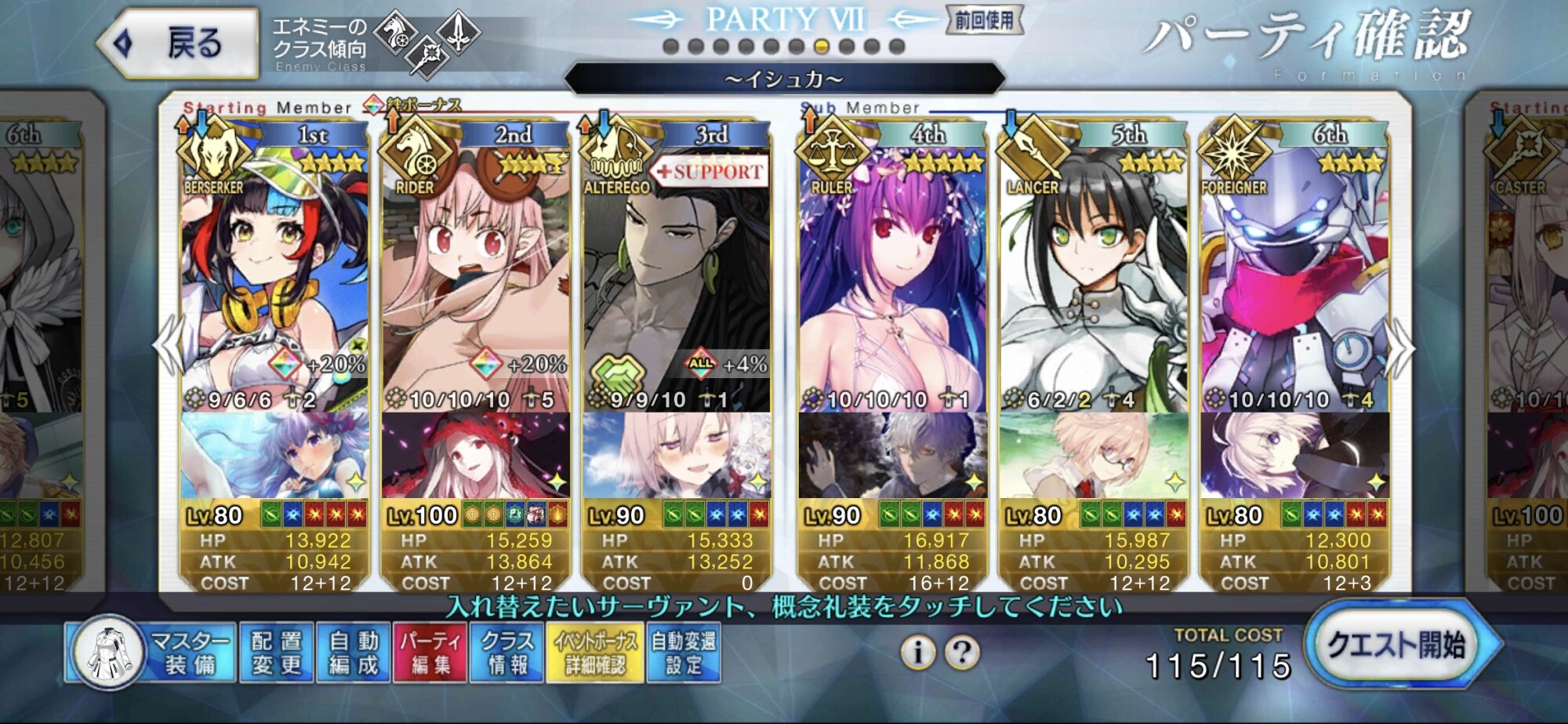The height and width of the screenshot is (724, 1568).
Task: Activate 自動編成 auto formation
Action: click(353, 653)
